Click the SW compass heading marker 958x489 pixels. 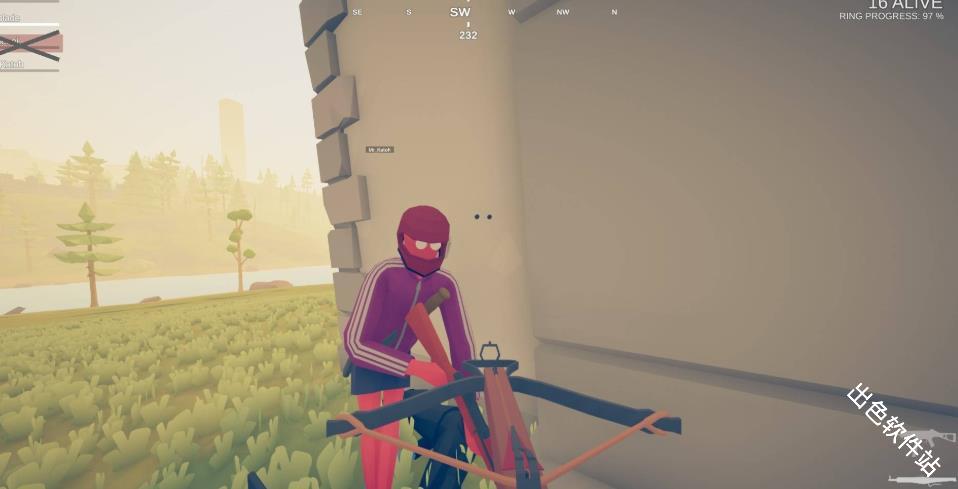[460, 12]
